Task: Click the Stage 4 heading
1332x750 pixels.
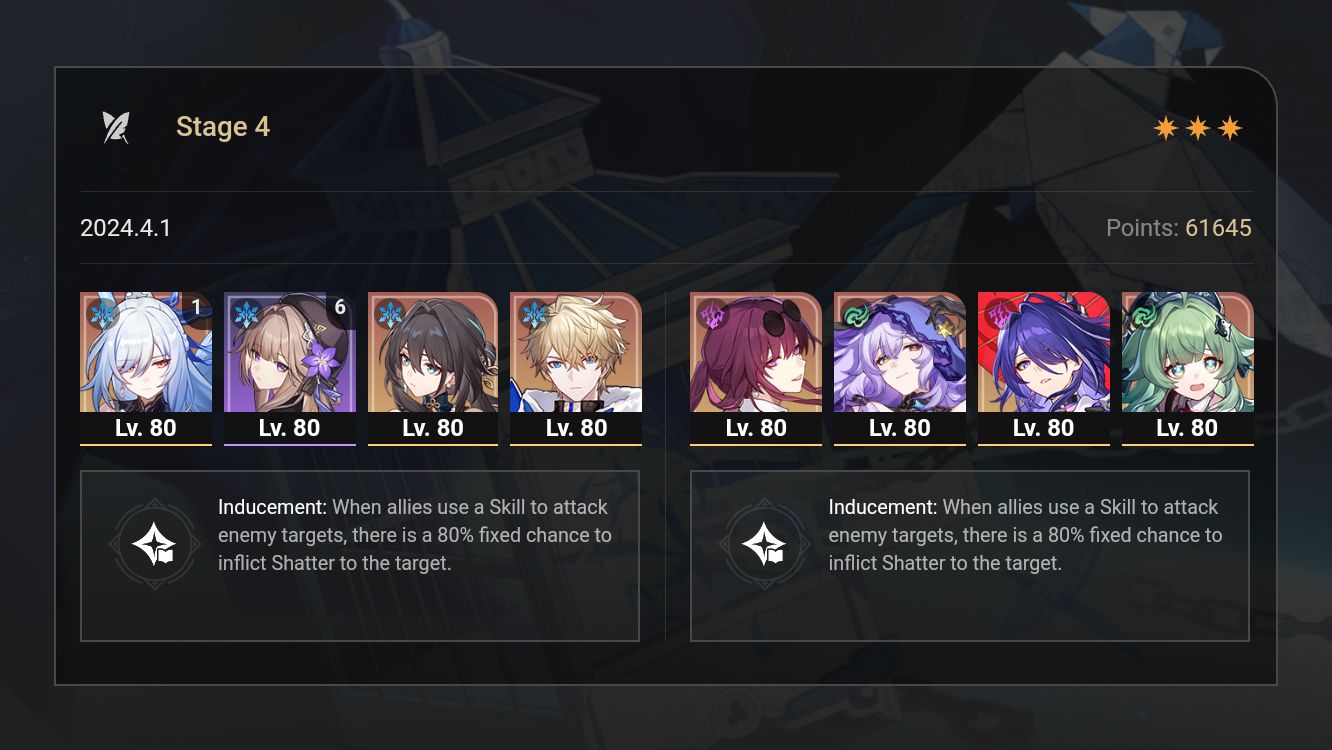Action: coord(222,126)
